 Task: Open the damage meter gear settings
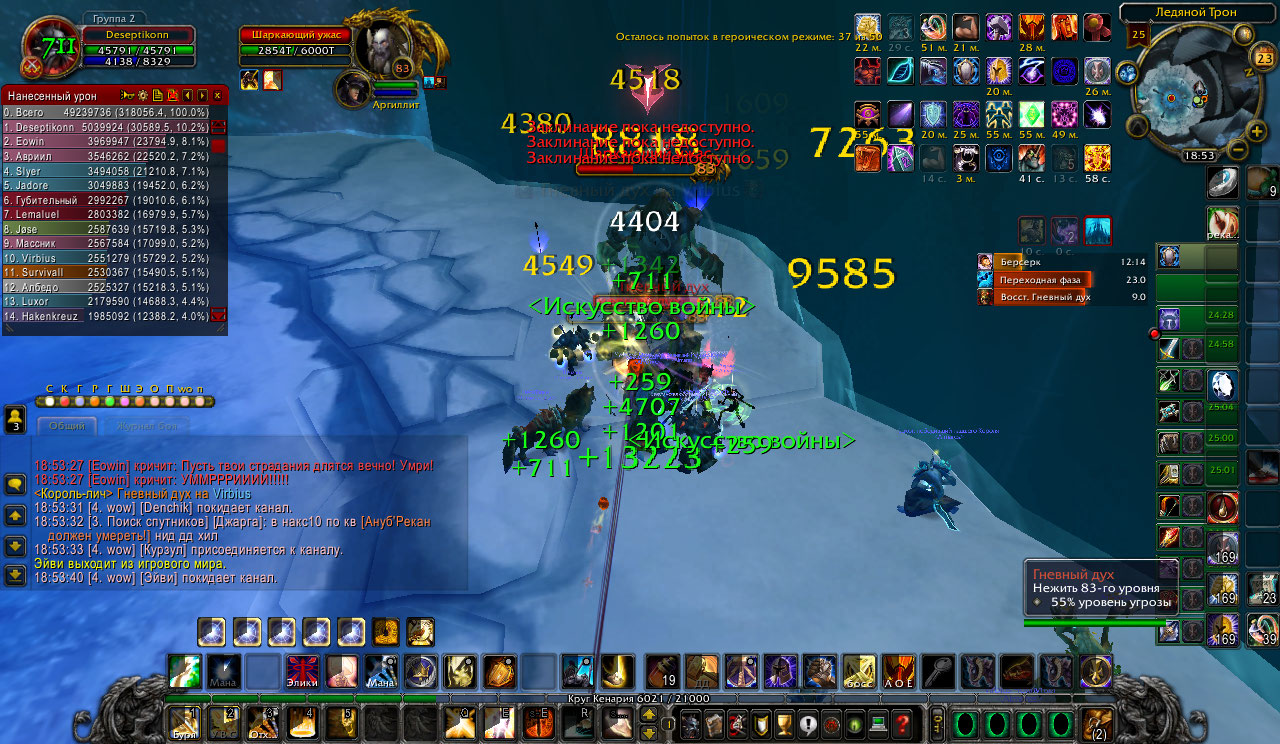[x=141, y=95]
